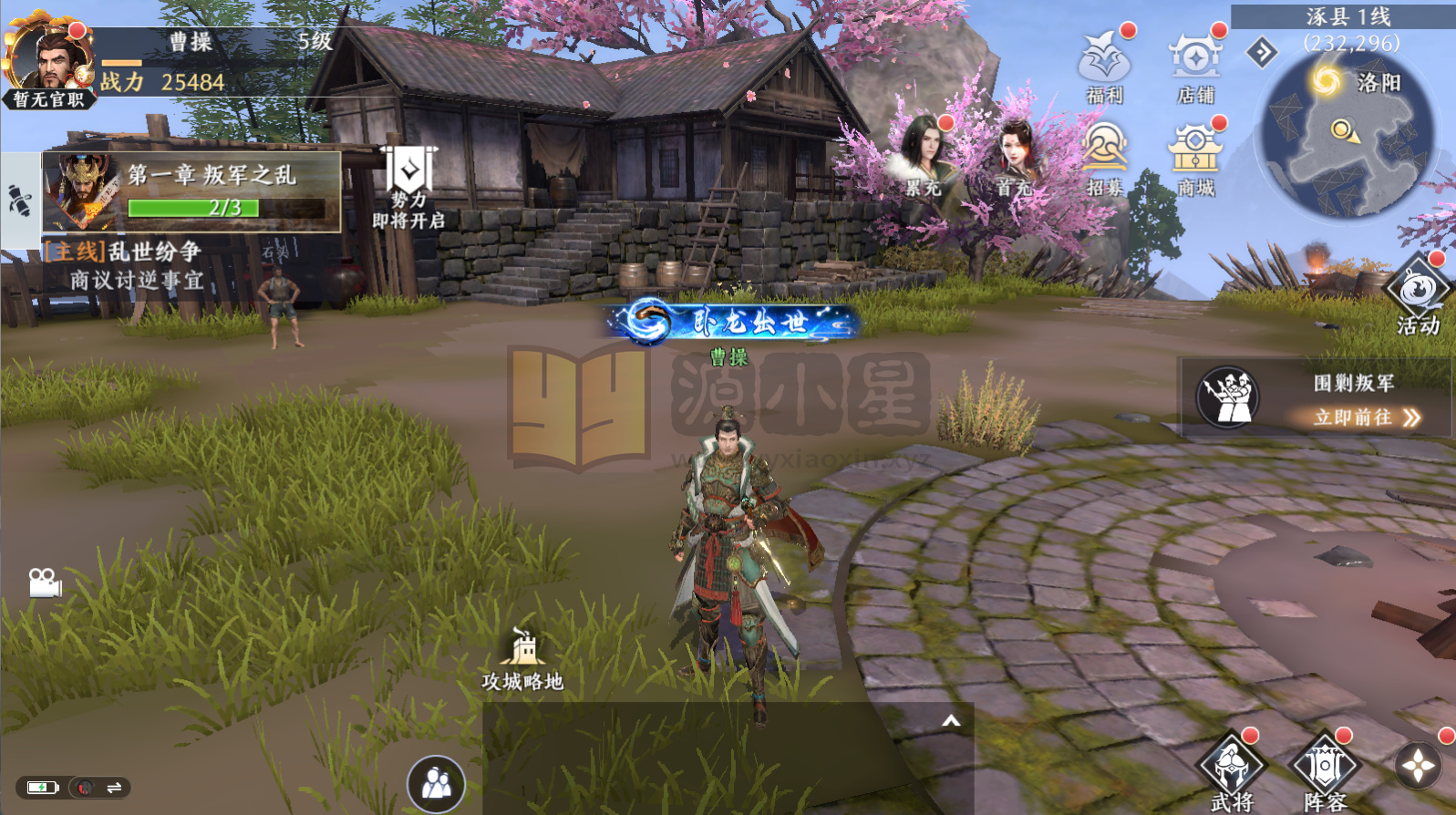Track the 乱世纷争 main quest entry
This screenshot has height=815, width=1456.
point(137,264)
